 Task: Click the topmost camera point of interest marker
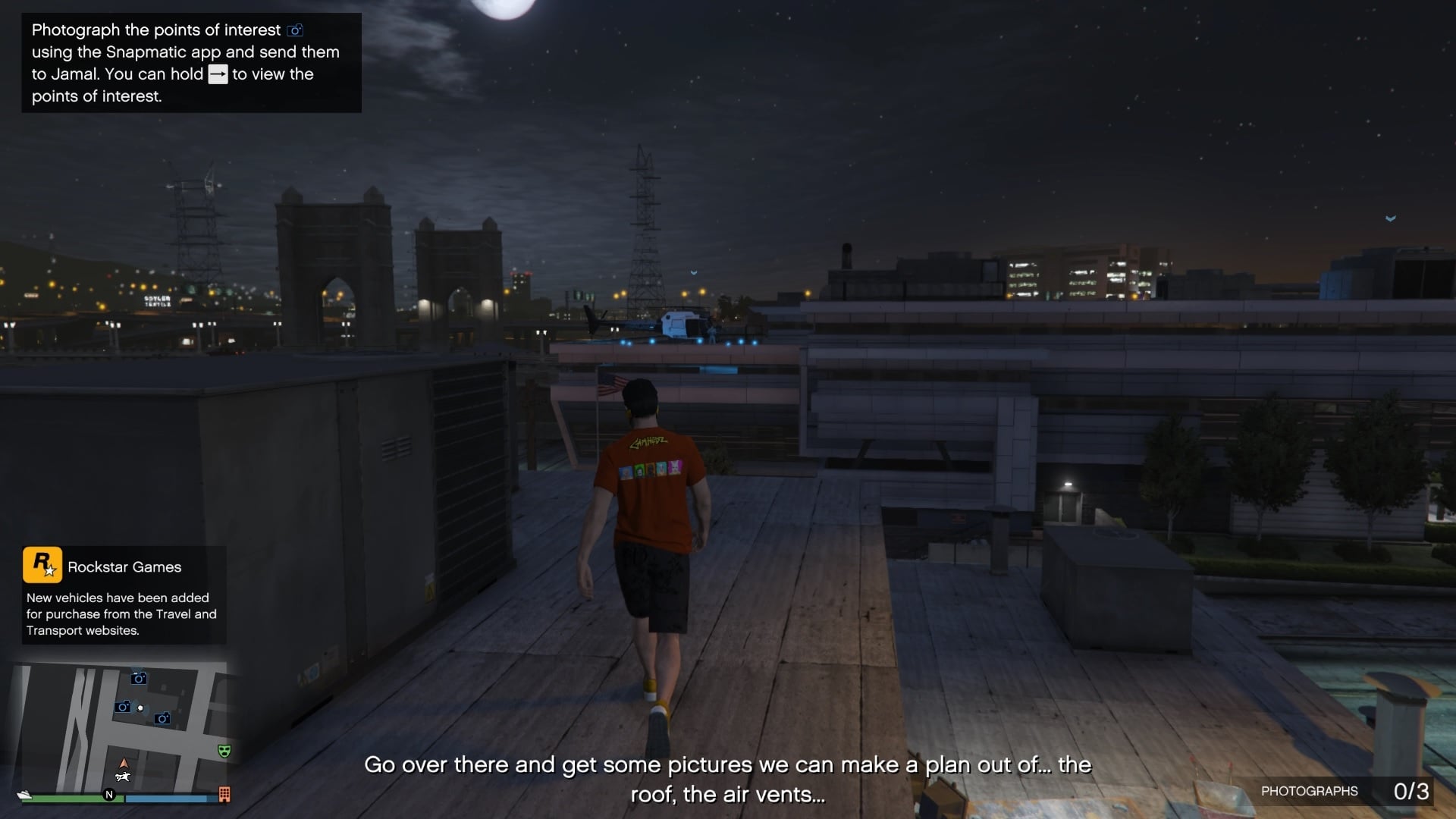pyautogui.click(x=139, y=679)
